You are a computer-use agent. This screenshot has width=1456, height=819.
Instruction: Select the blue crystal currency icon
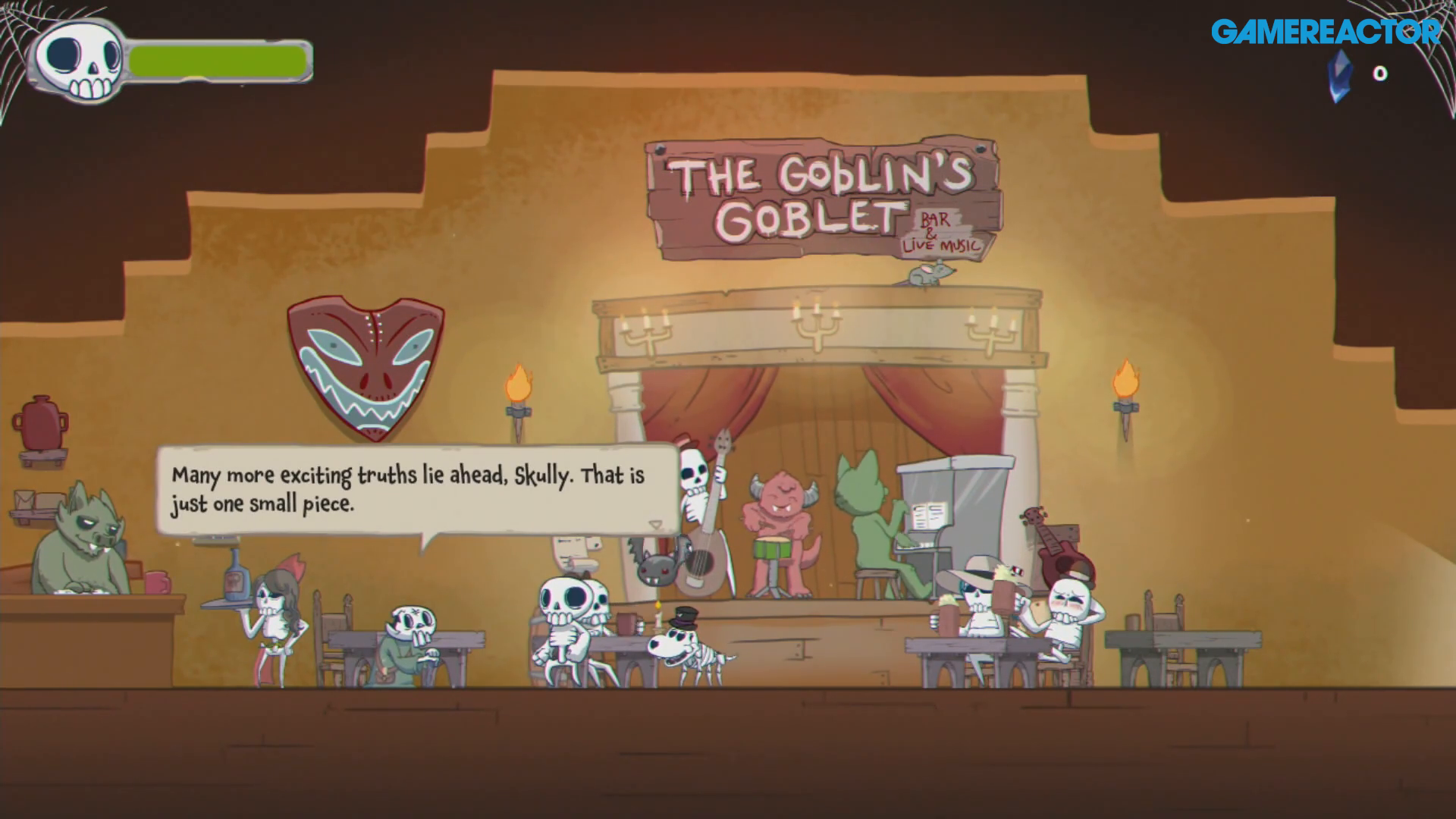[1339, 76]
